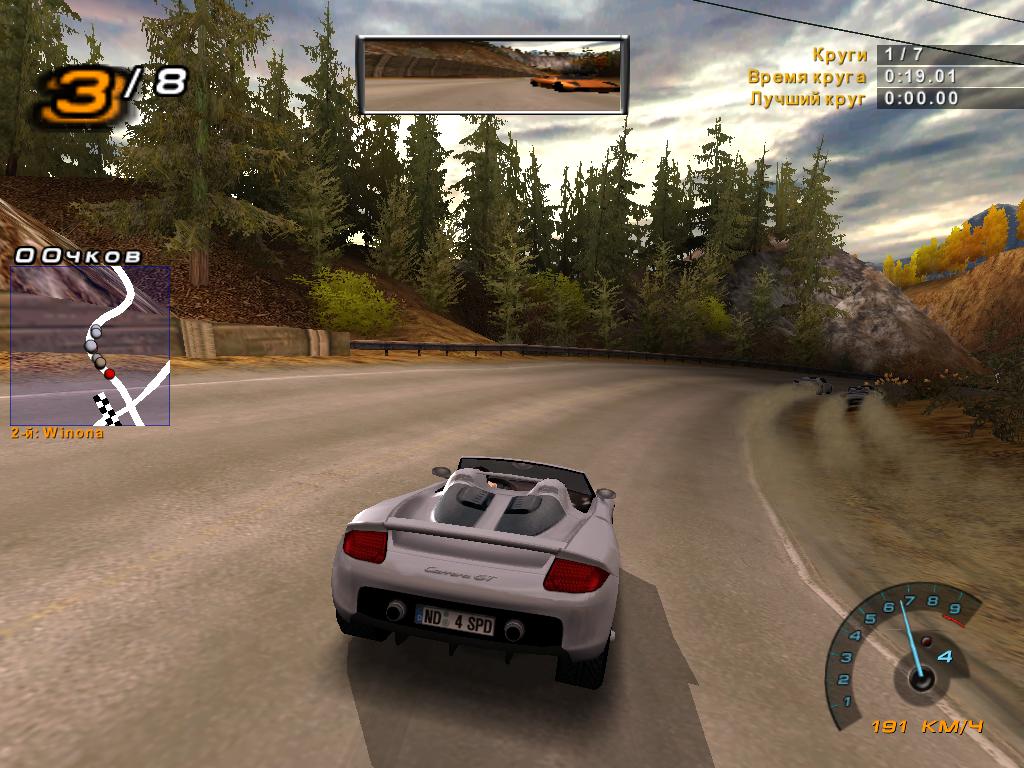Viewport: 1024px width, 768px height.
Task: Click the track minimap
Action: pos(90,345)
